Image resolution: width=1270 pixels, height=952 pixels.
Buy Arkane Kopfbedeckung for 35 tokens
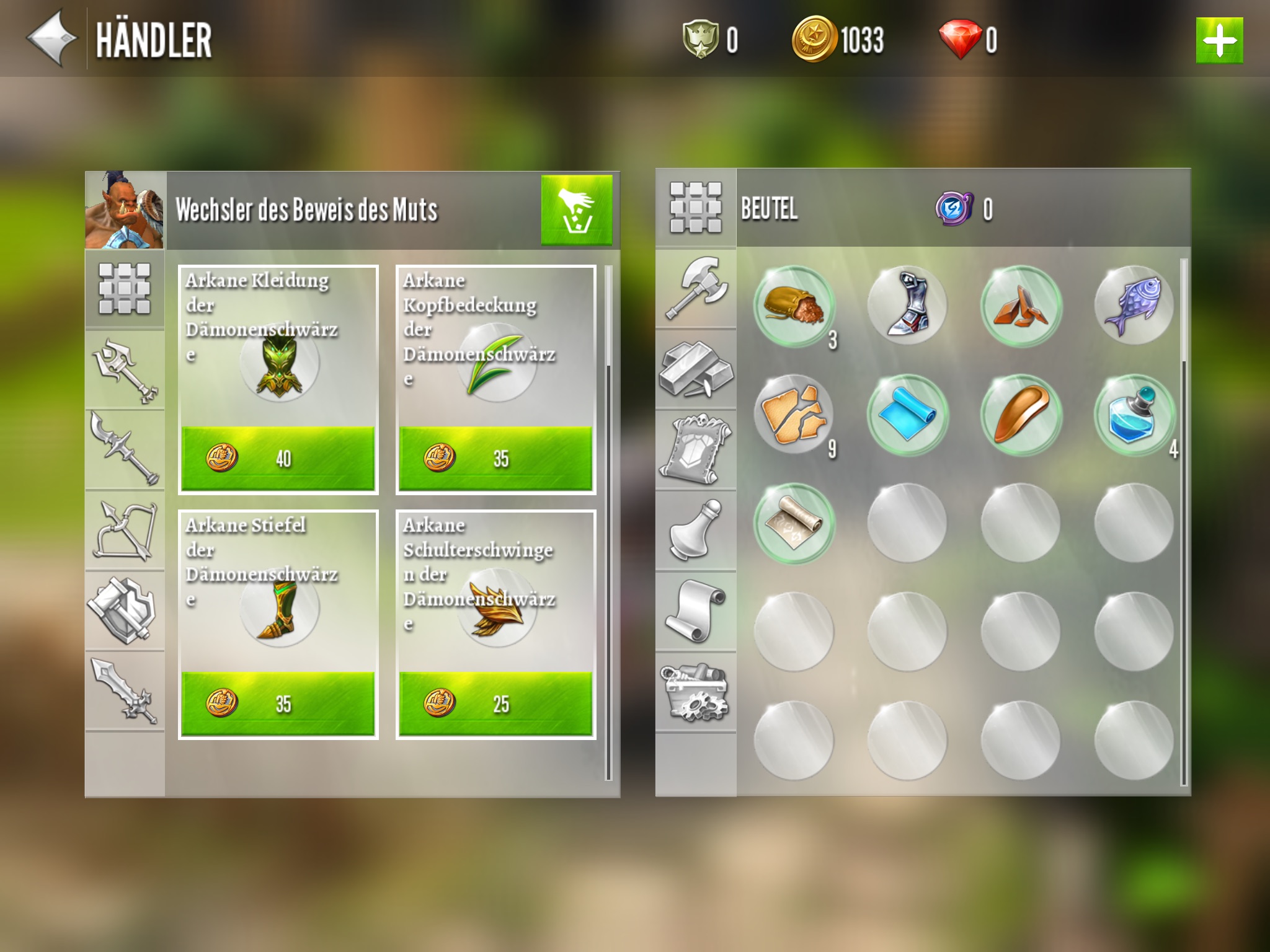point(495,458)
